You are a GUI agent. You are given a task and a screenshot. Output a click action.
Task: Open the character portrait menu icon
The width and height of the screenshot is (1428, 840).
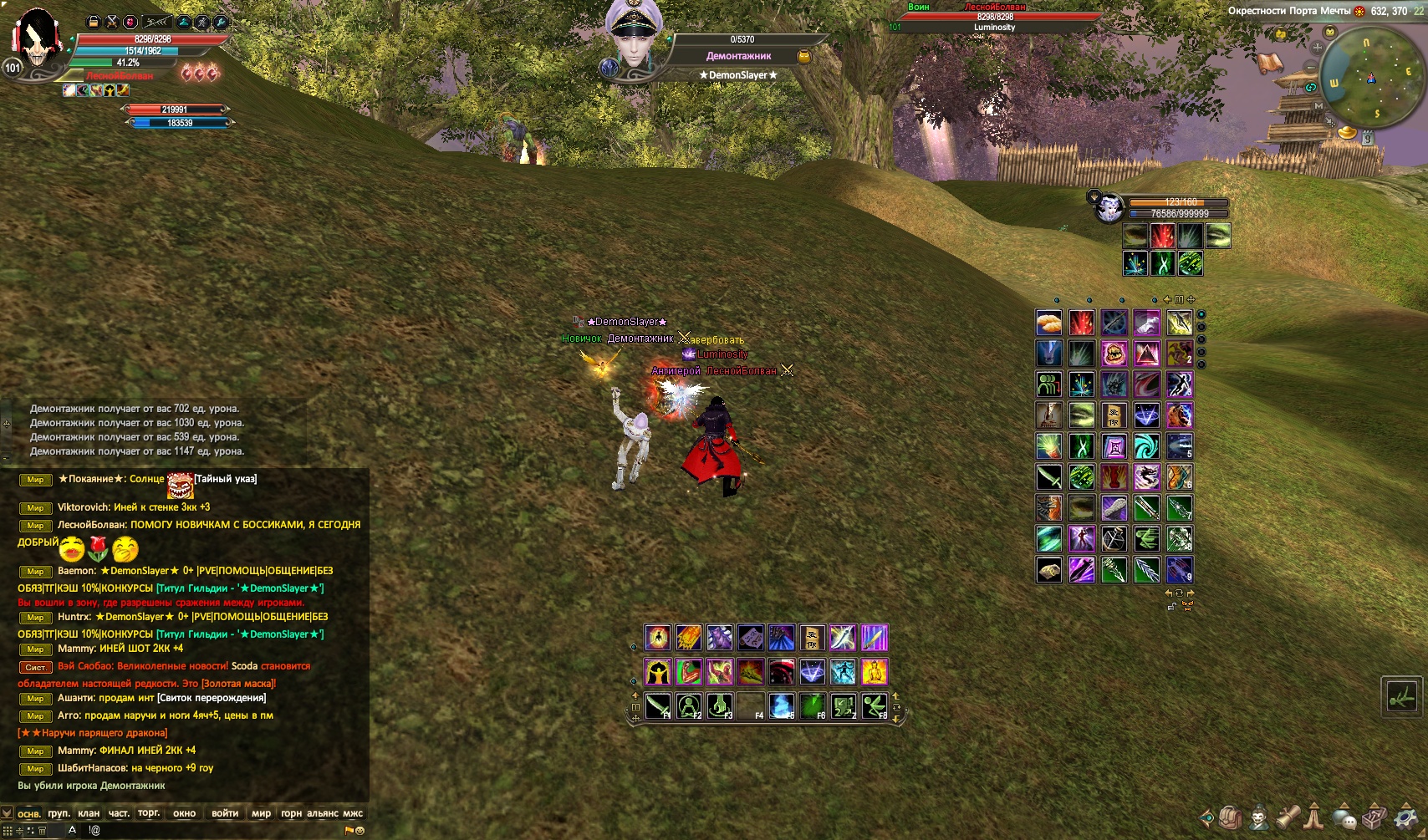pos(1258,817)
